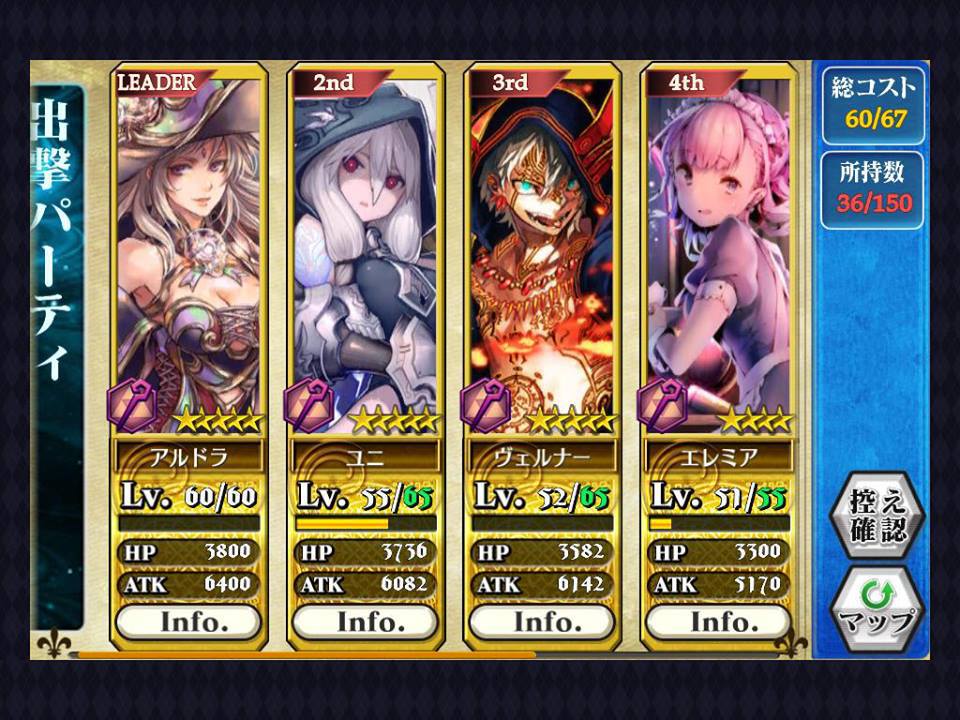Select the ヴェルナー masked character card
The image size is (960, 720).
[543, 250]
